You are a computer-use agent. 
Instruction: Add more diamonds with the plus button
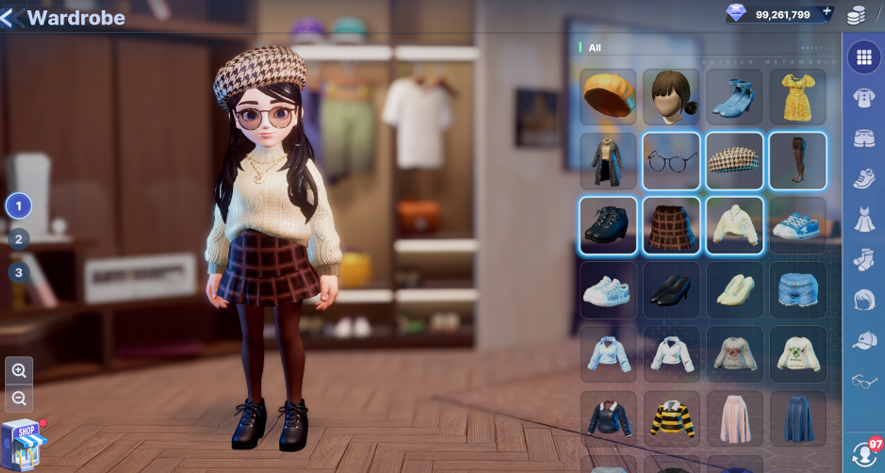826,13
